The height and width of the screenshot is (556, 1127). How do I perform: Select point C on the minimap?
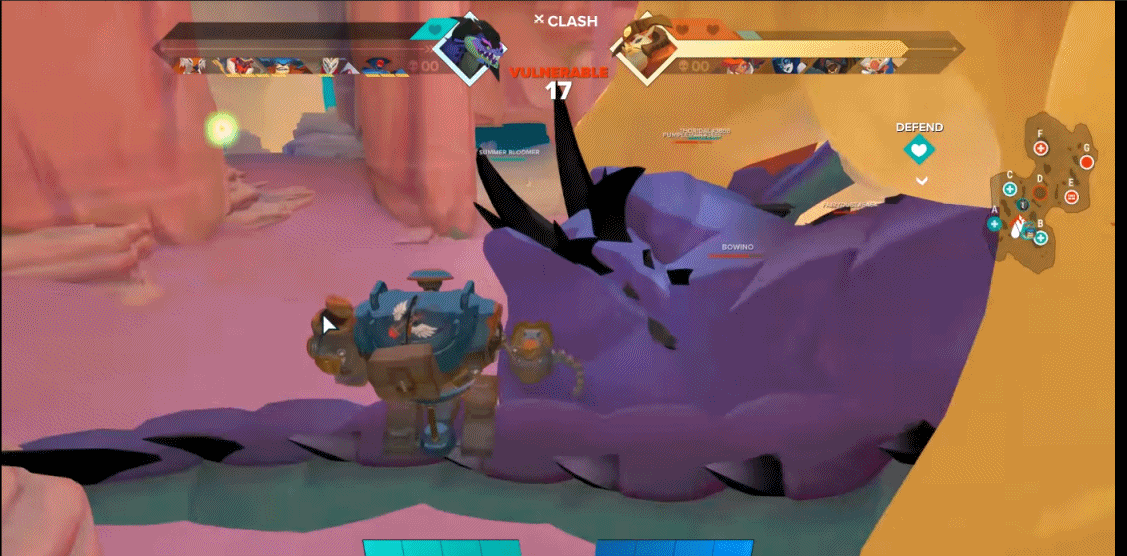pyautogui.click(x=1010, y=189)
